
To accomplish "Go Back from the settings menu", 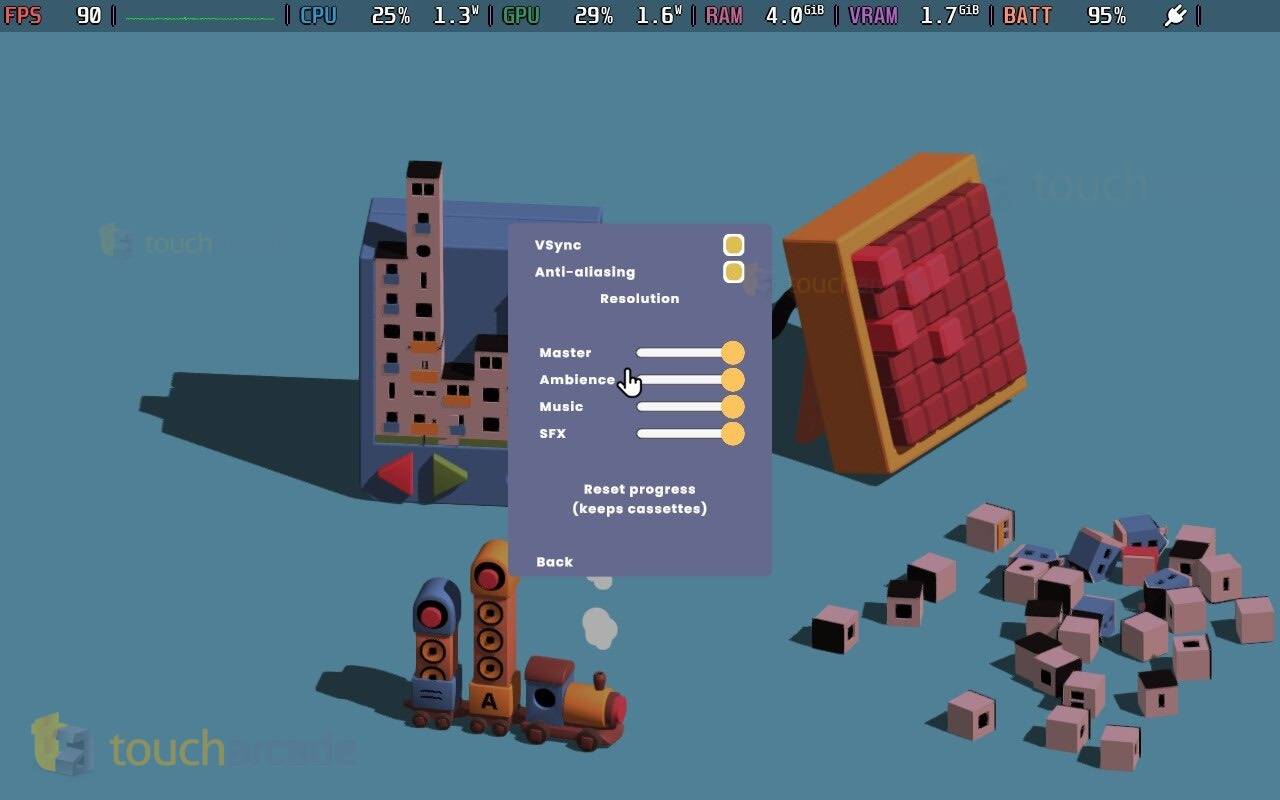I will (554, 562).
